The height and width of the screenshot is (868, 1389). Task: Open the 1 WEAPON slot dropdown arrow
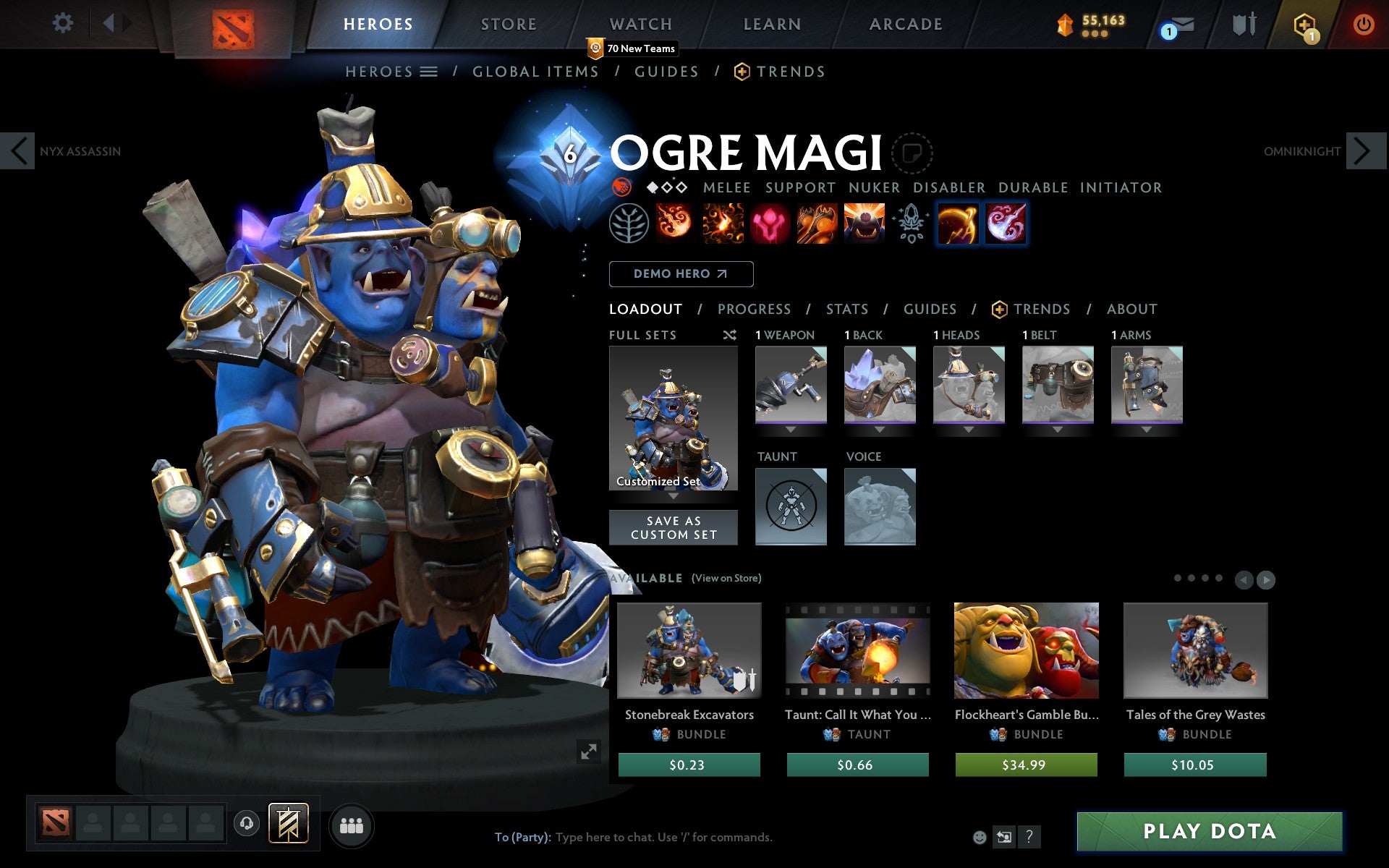pos(790,429)
